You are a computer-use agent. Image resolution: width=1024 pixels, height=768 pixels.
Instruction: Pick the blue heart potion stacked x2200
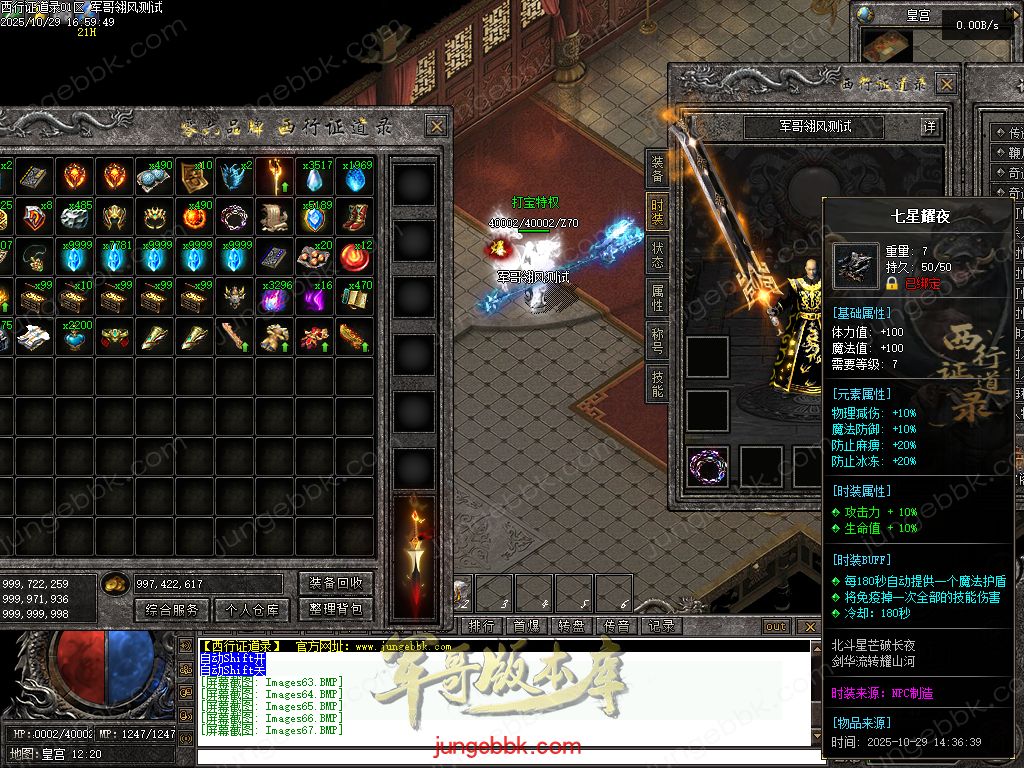74,337
